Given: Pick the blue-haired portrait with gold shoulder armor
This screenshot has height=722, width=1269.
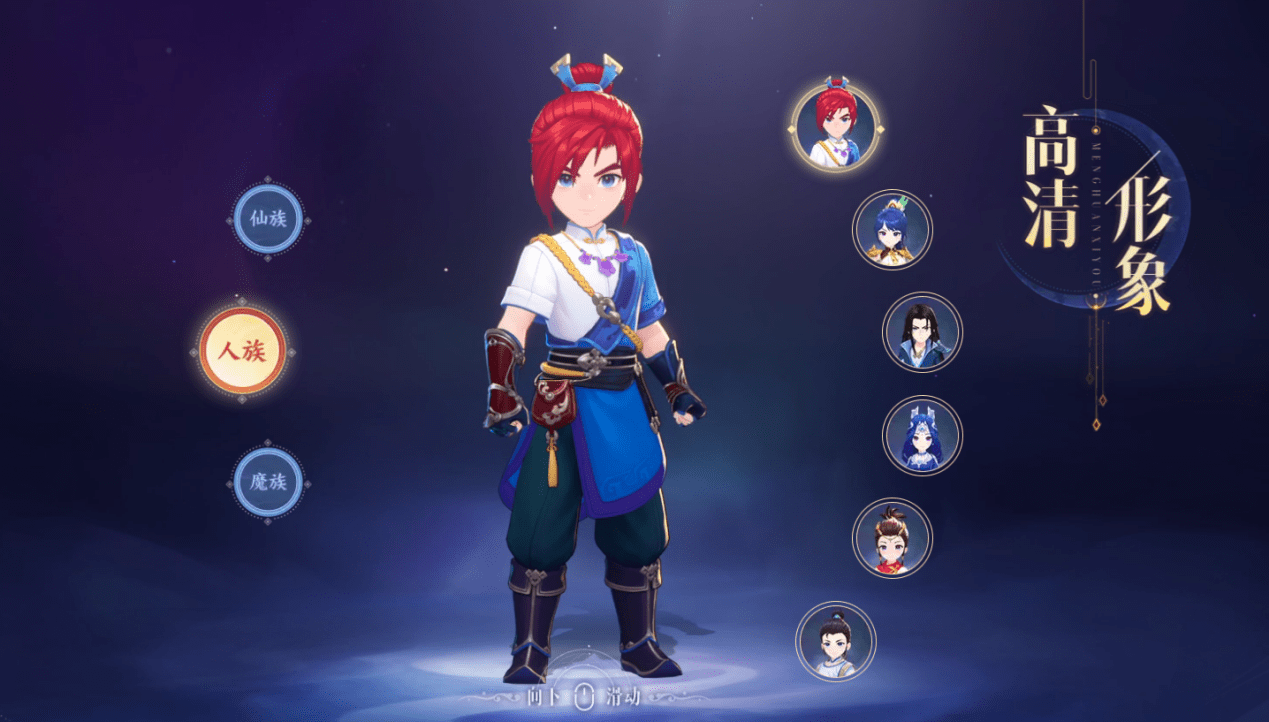Looking at the screenshot, I should click(x=892, y=229).
